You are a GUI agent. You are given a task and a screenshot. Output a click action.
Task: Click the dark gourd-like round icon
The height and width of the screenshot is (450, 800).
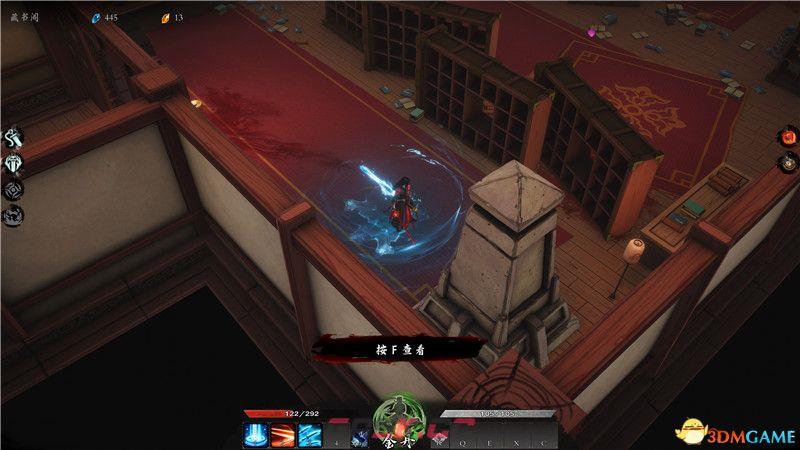point(787,162)
